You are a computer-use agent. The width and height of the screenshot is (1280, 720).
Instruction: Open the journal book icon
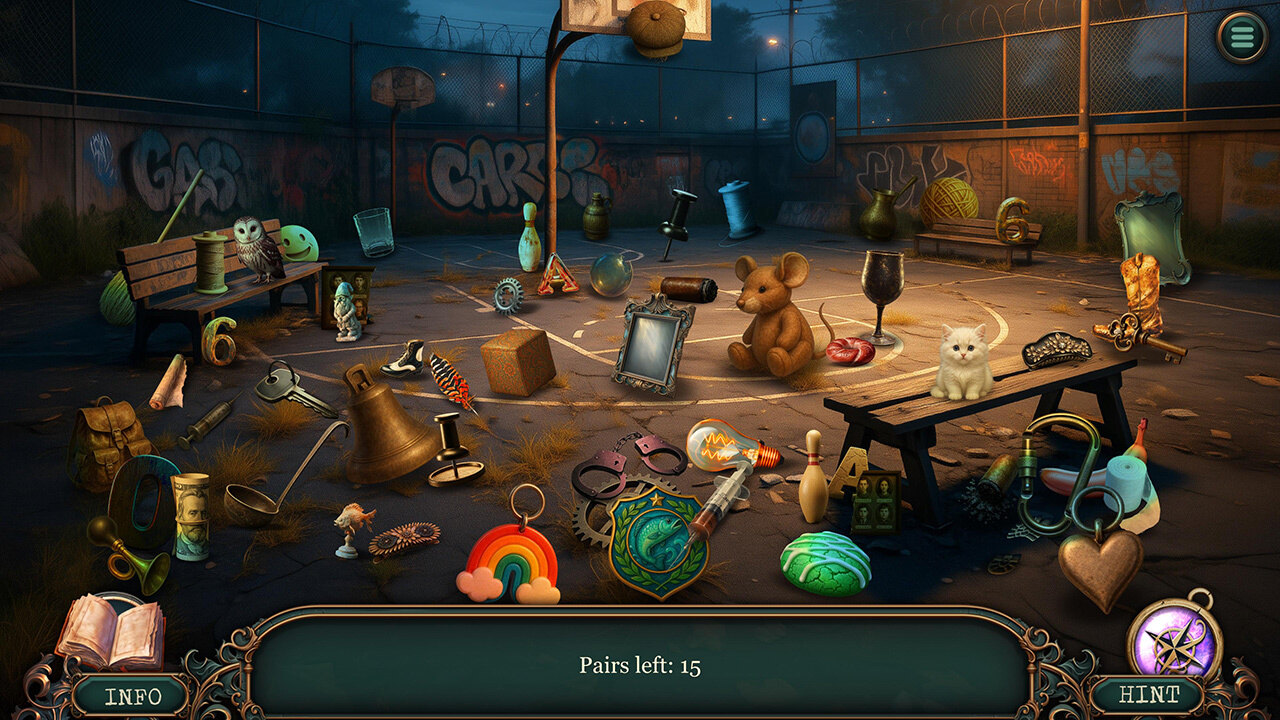(x=110, y=632)
